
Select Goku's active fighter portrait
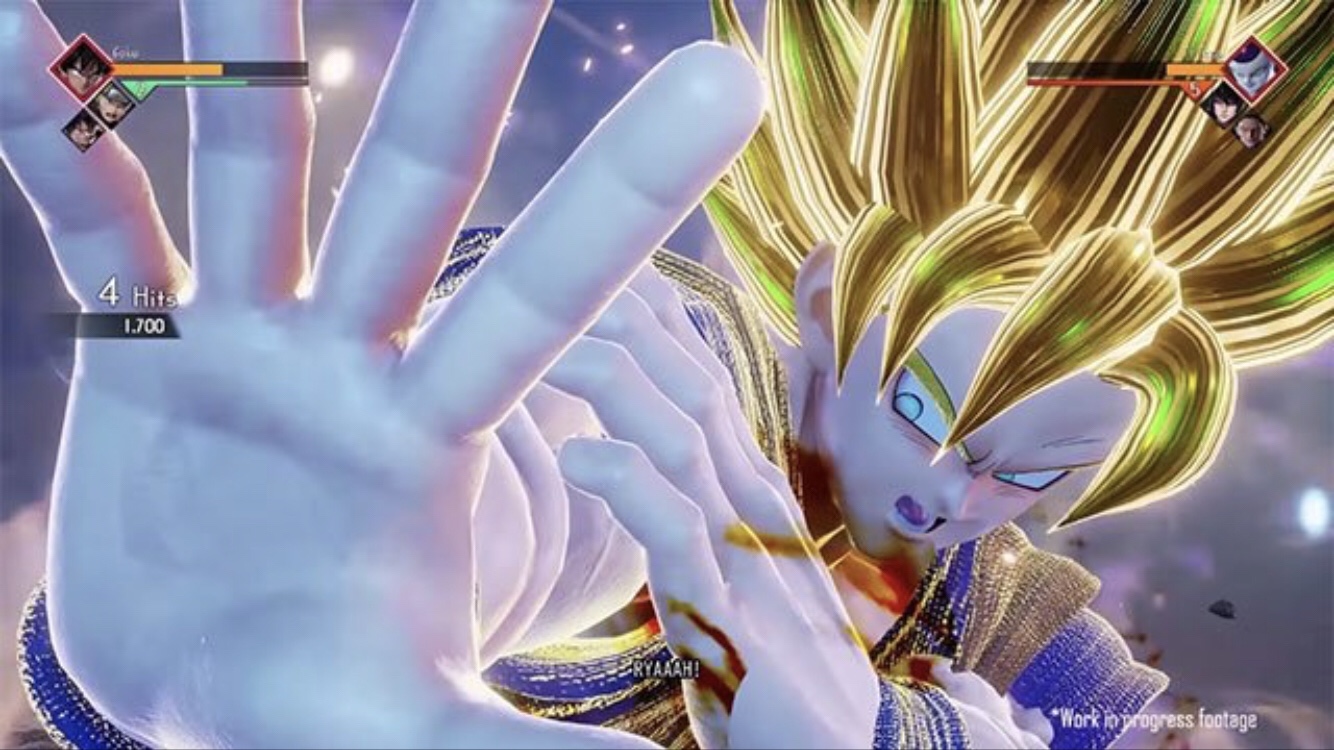tap(81, 67)
